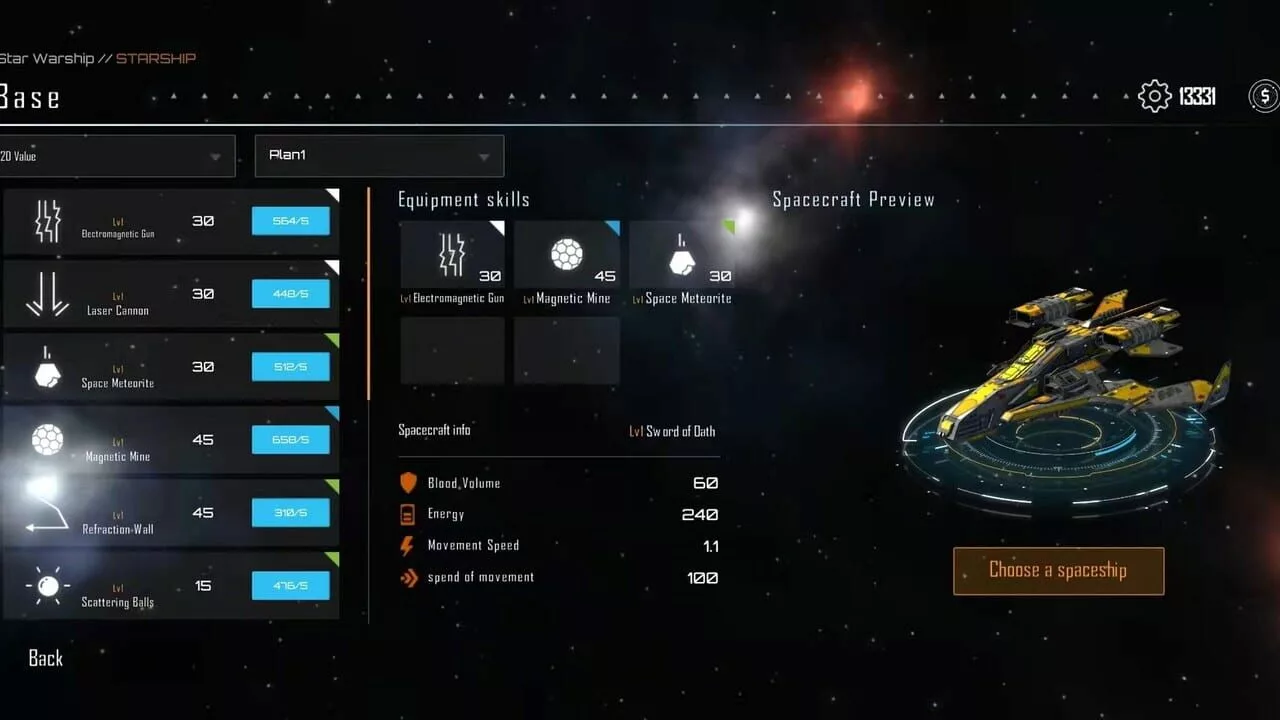Viewport: 1280px width, 720px height.
Task: Buy Electromagnetic Gun for 564
Action: pos(290,221)
